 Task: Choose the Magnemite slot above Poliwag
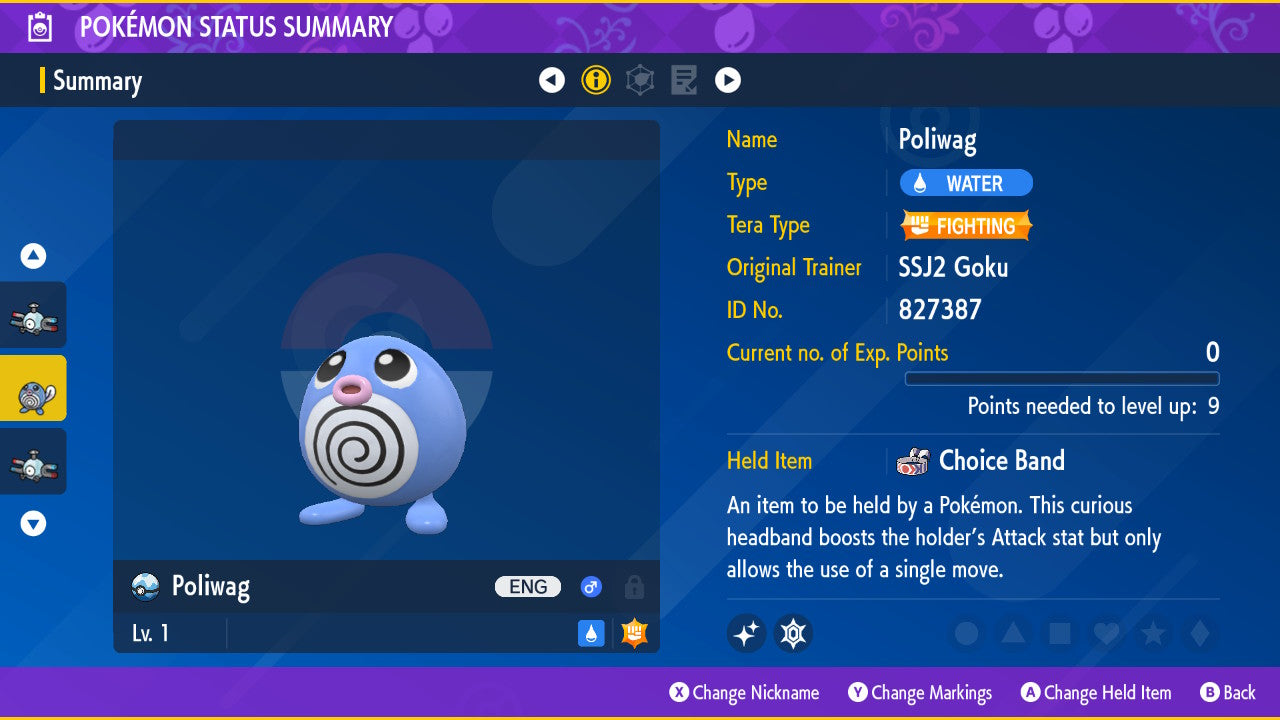point(33,315)
